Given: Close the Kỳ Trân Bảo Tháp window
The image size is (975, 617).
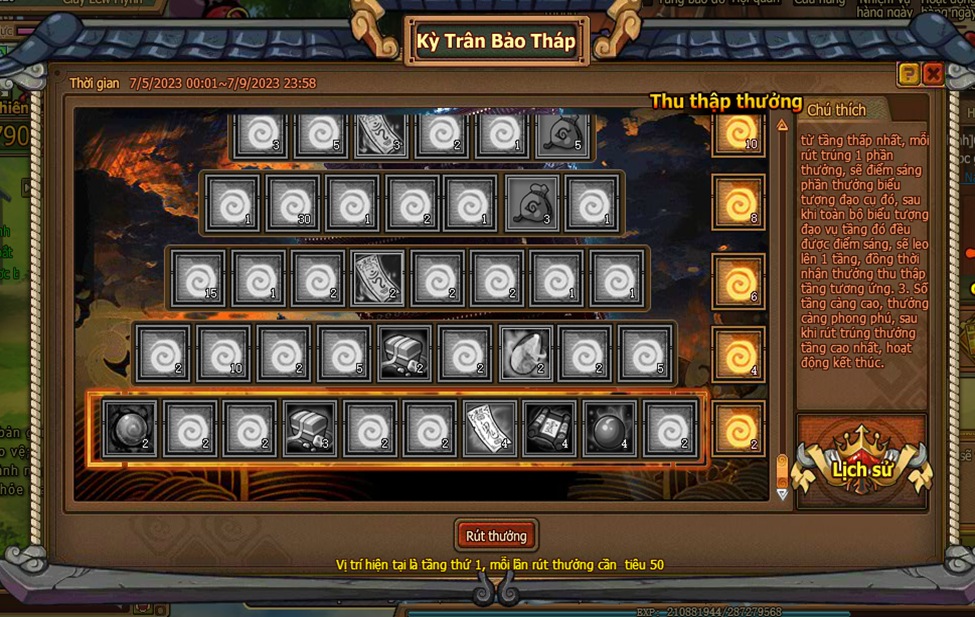Looking at the screenshot, I should point(933,74).
